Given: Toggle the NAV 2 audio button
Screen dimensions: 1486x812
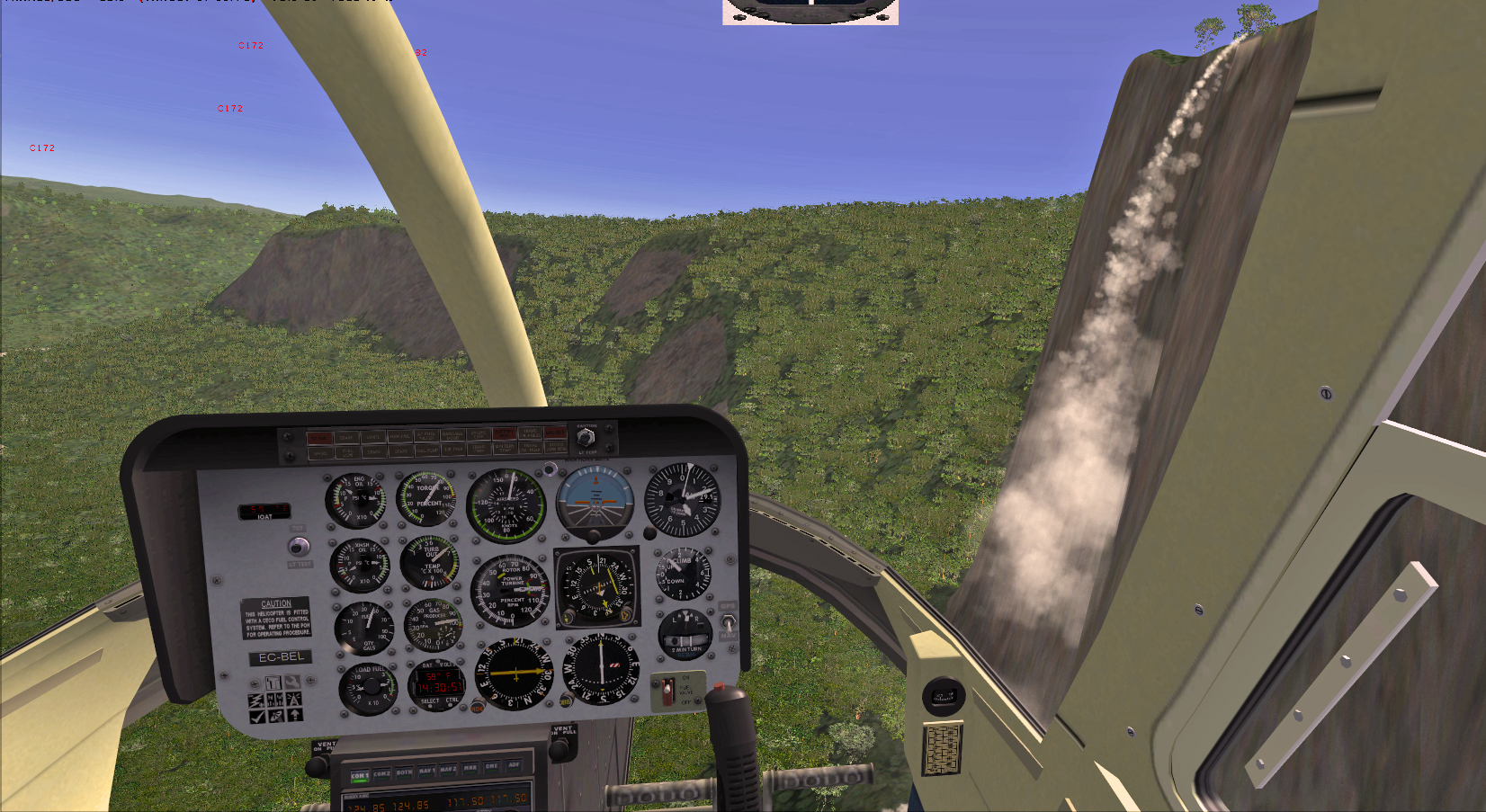Looking at the screenshot, I should pos(448,770).
